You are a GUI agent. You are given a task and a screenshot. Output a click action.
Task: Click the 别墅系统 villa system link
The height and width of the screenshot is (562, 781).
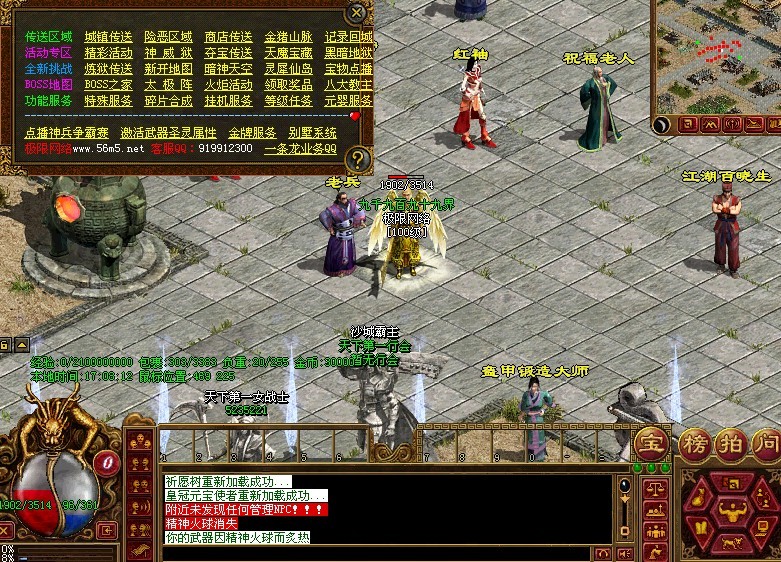(312, 133)
